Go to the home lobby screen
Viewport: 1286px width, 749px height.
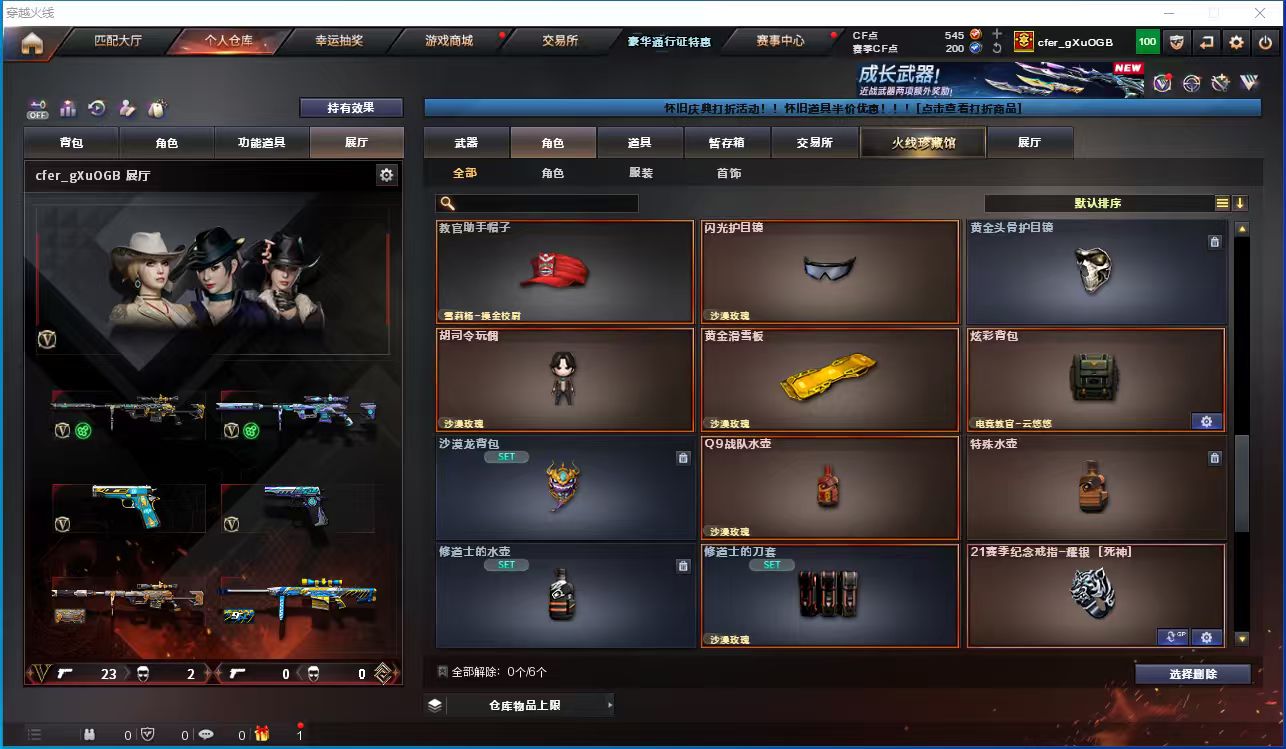coord(32,43)
